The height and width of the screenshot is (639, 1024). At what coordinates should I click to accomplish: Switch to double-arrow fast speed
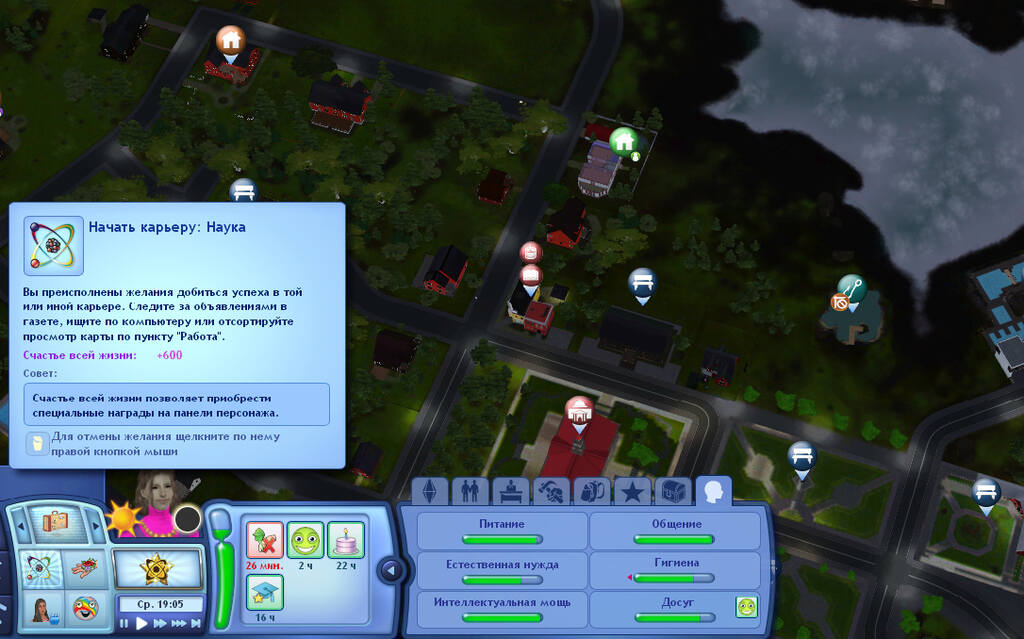(x=160, y=623)
